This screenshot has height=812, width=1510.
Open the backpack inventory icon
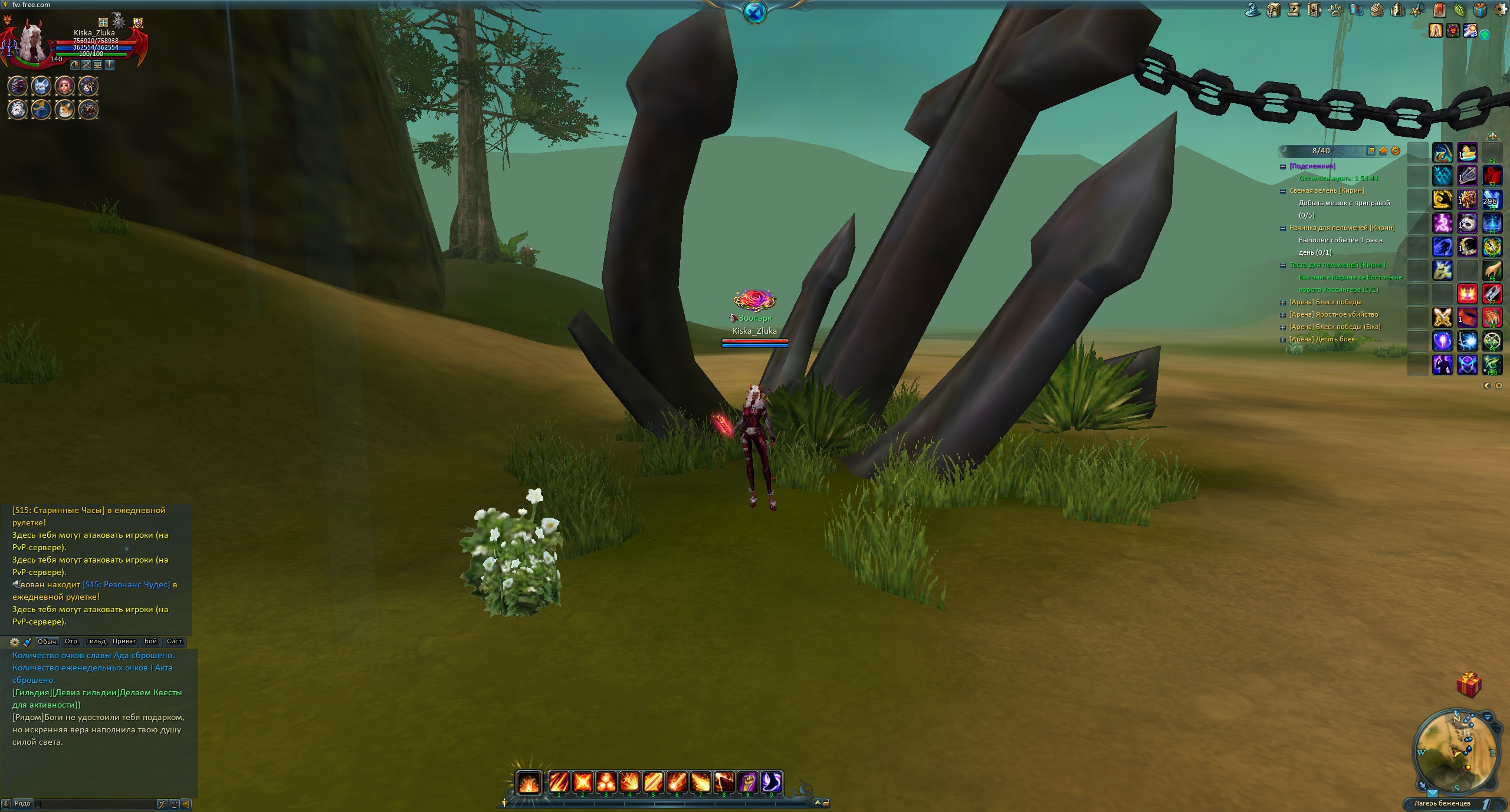[1273, 10]
